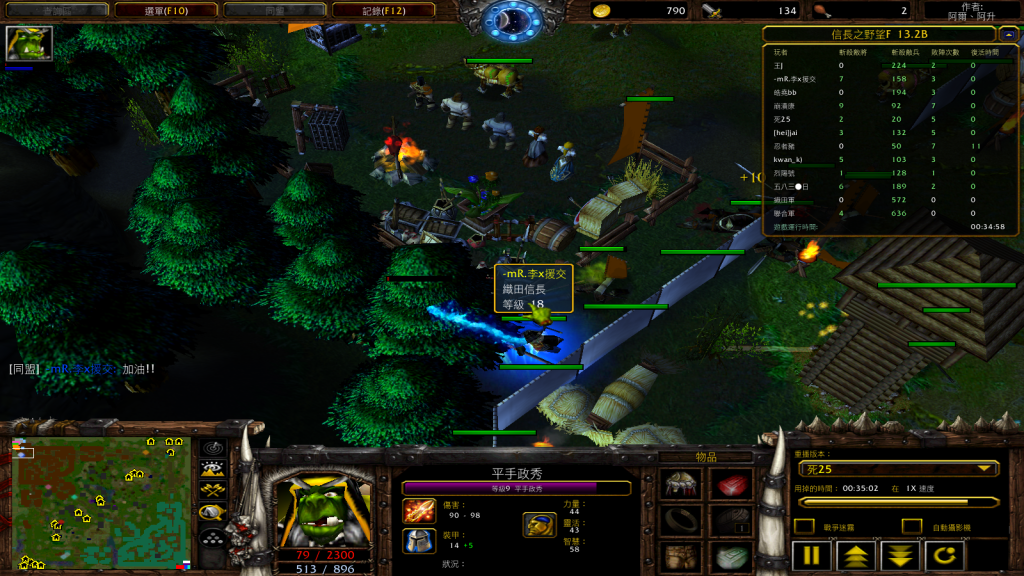Image resolution: width=1024 pixels, height=576 pixels.
Task: Pause the replay playback
Action: 812,555
